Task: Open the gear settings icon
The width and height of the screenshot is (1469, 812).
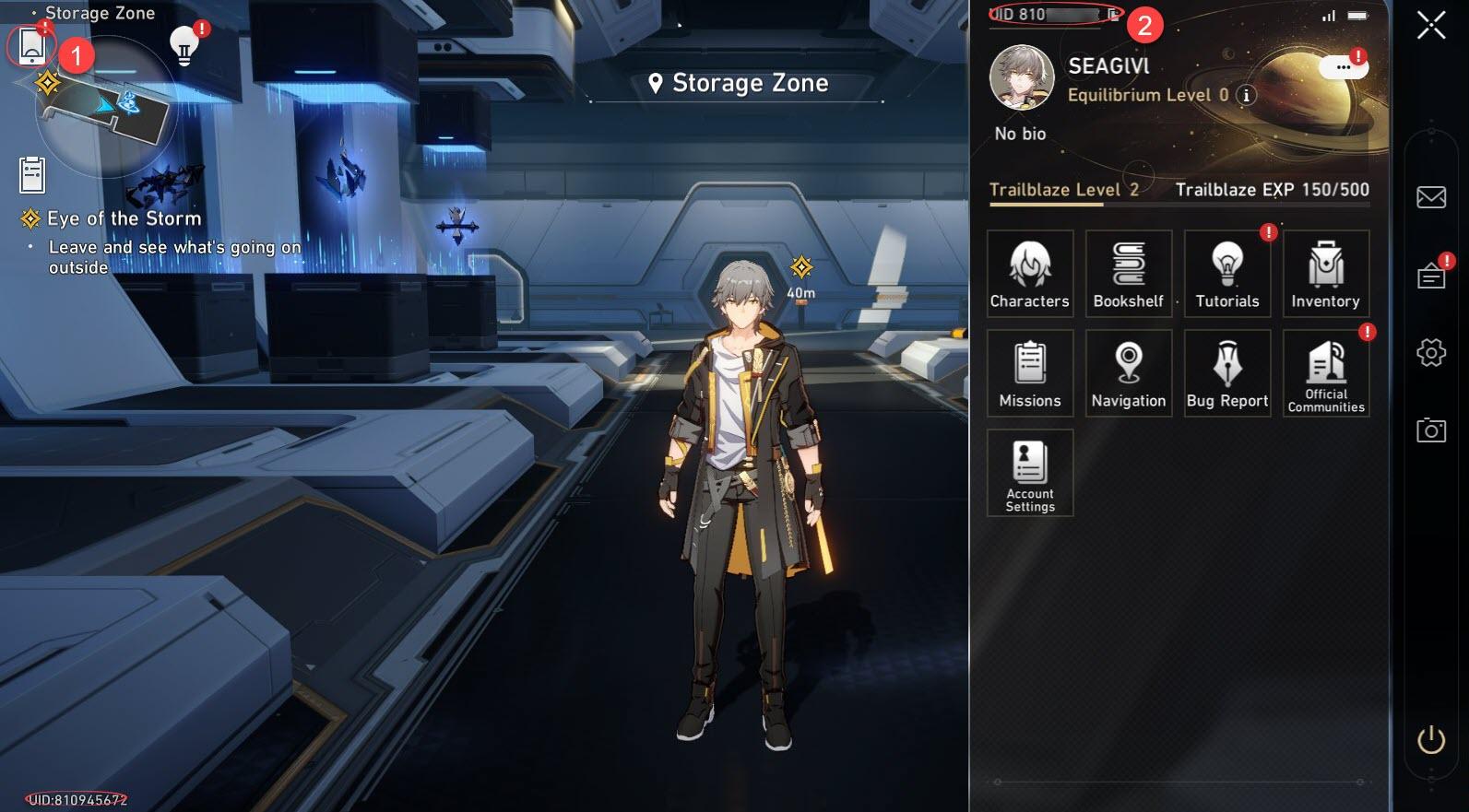Action: pyautogui.click(x=1431, y=352)
